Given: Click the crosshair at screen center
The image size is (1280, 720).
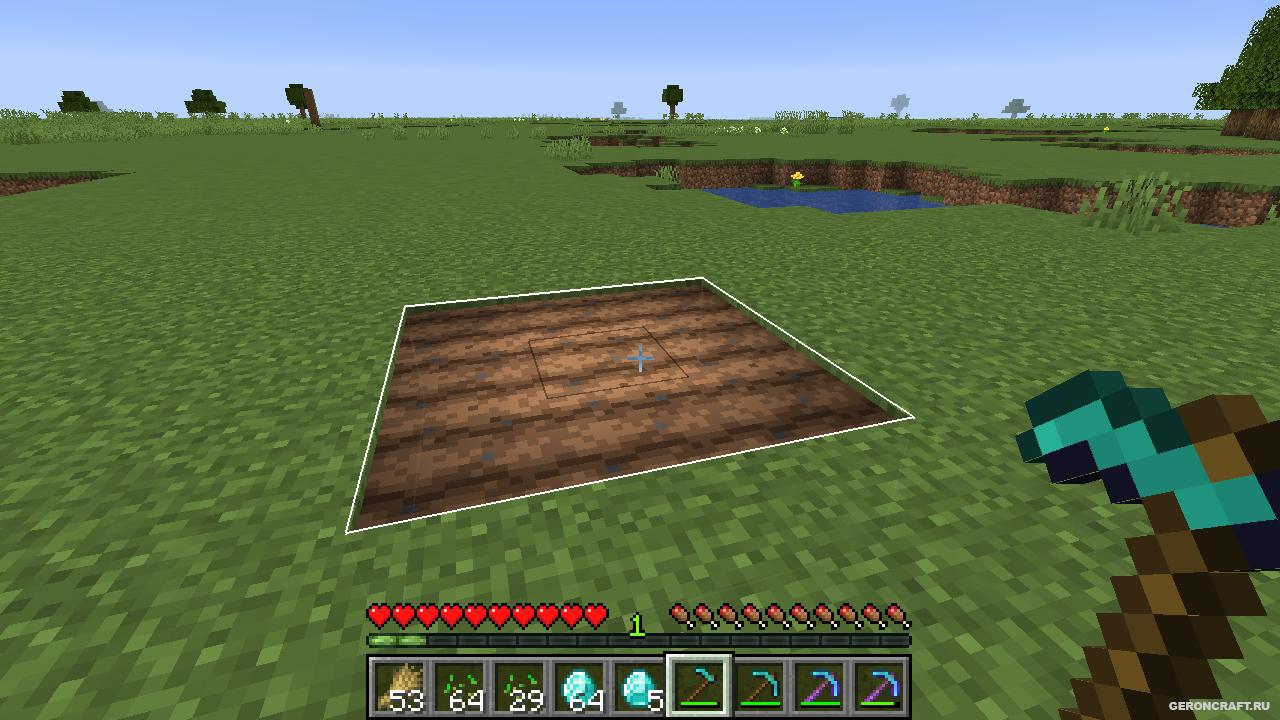Looking at the screenshot, I should (639, 357).
